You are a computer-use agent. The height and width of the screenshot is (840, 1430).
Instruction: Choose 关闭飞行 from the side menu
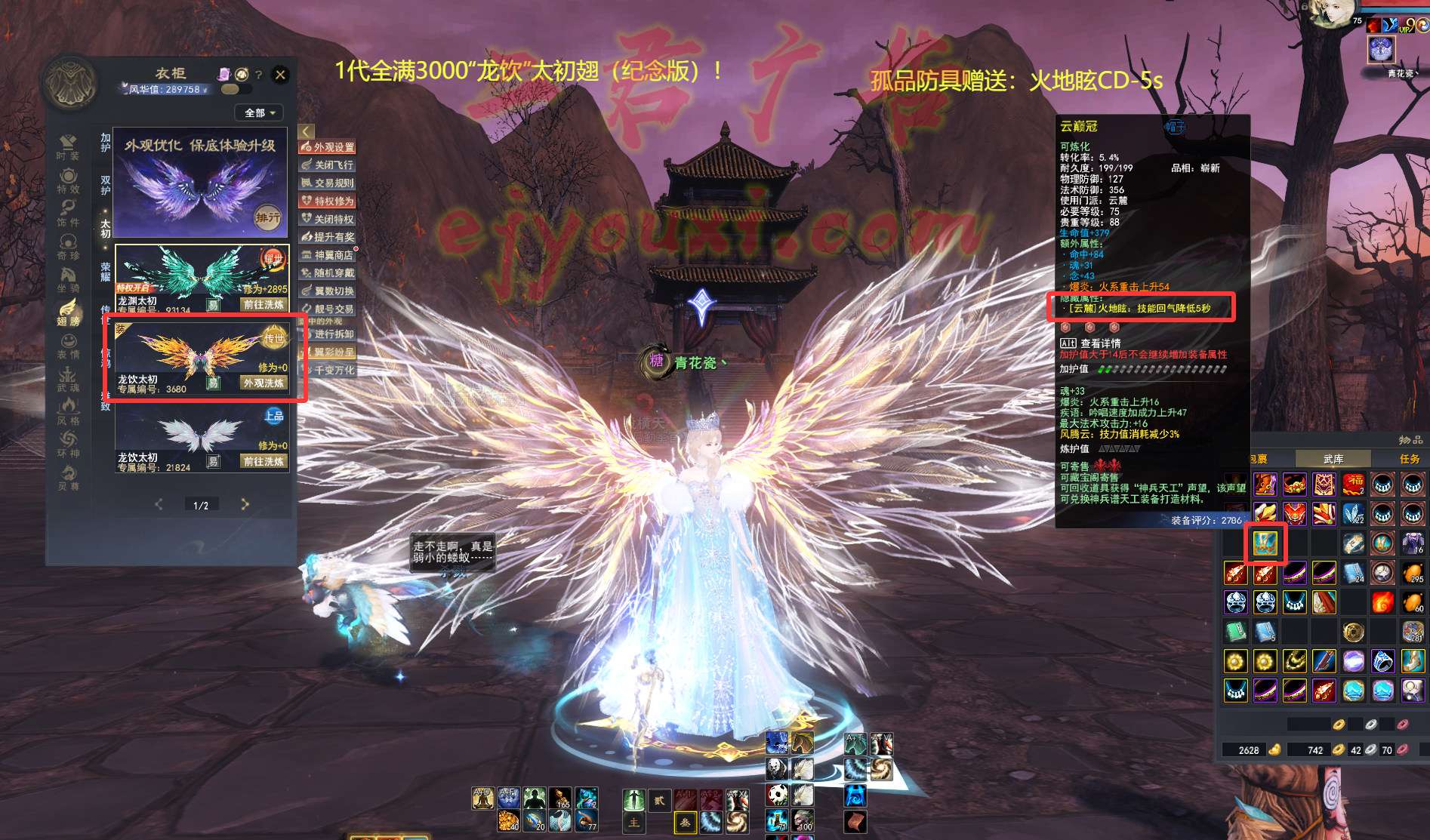[x=328, y=165]
